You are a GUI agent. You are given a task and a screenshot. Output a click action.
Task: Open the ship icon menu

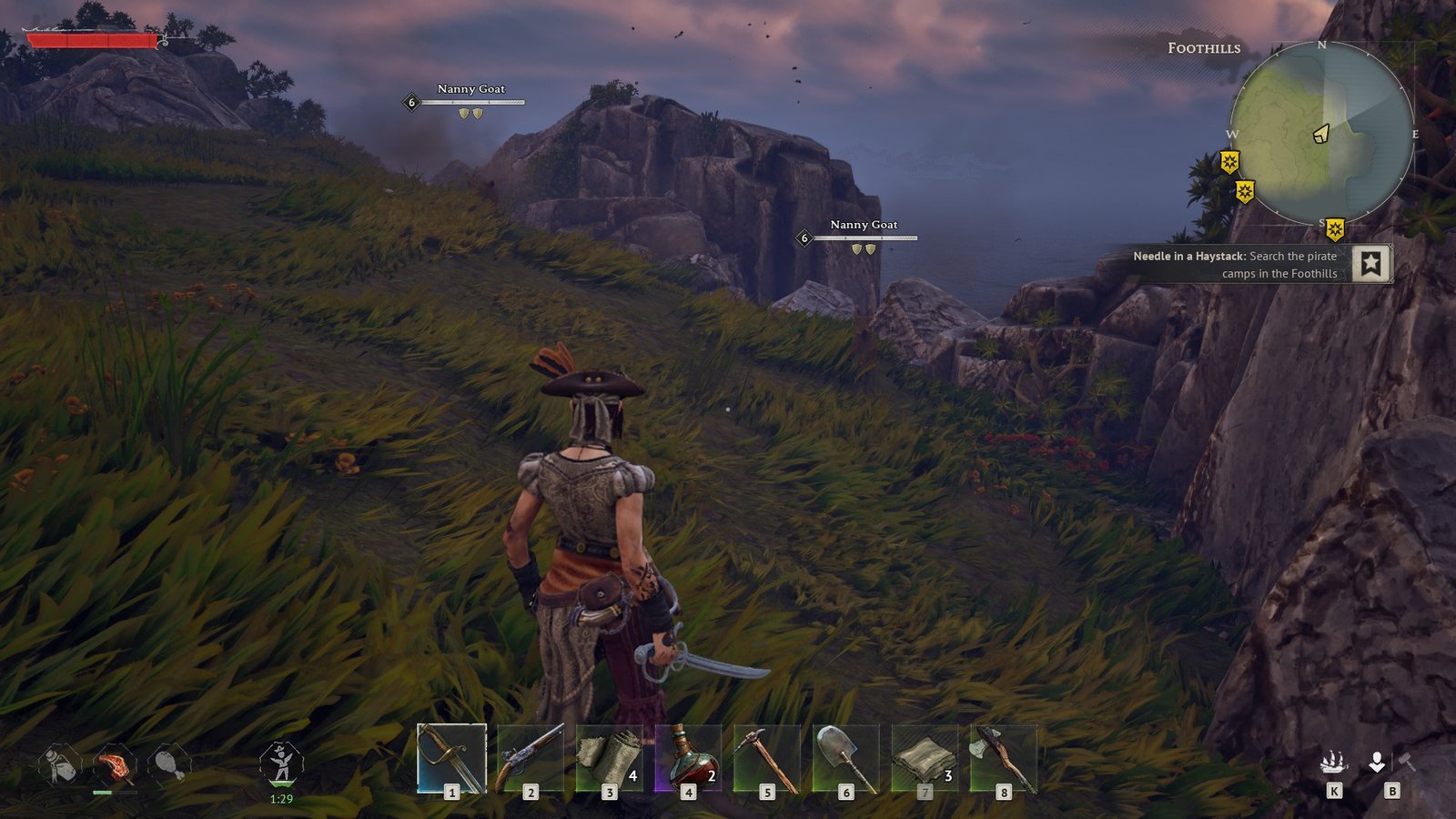[1334, 762]
